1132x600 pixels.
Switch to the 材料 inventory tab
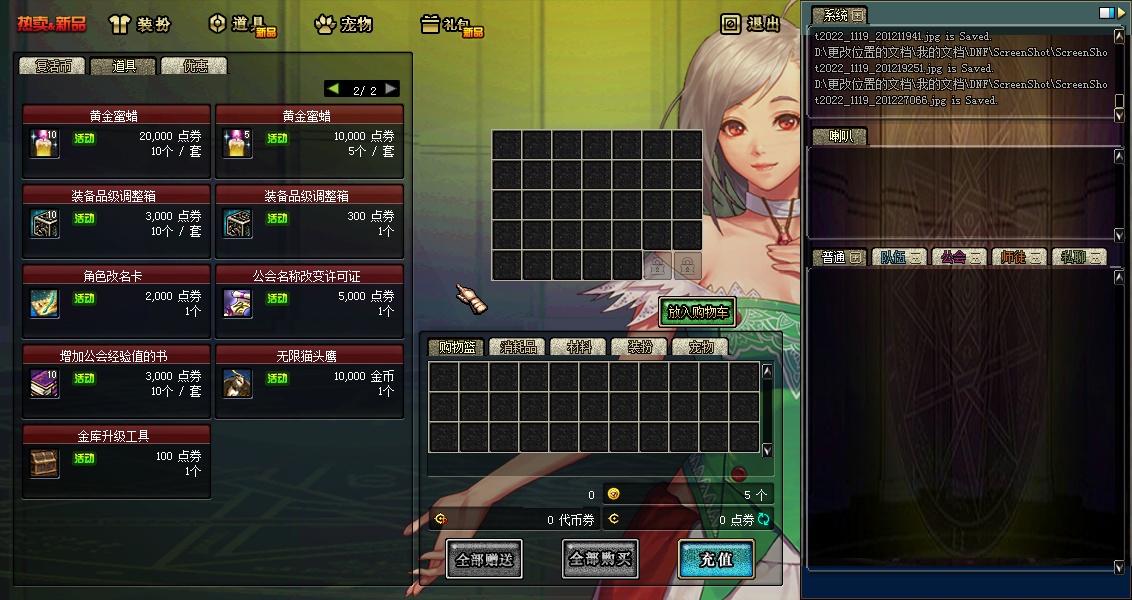tap(579, 347)
